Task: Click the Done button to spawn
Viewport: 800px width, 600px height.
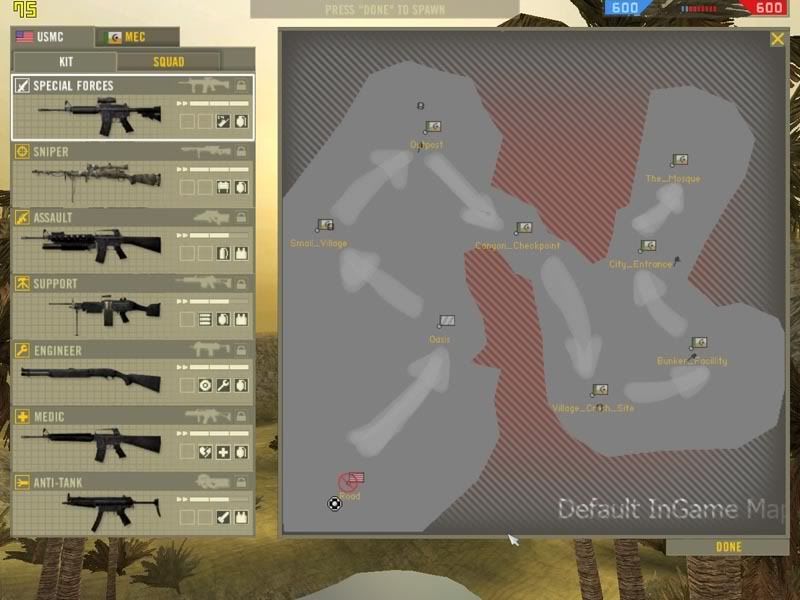Action: (x=729, y=547)
